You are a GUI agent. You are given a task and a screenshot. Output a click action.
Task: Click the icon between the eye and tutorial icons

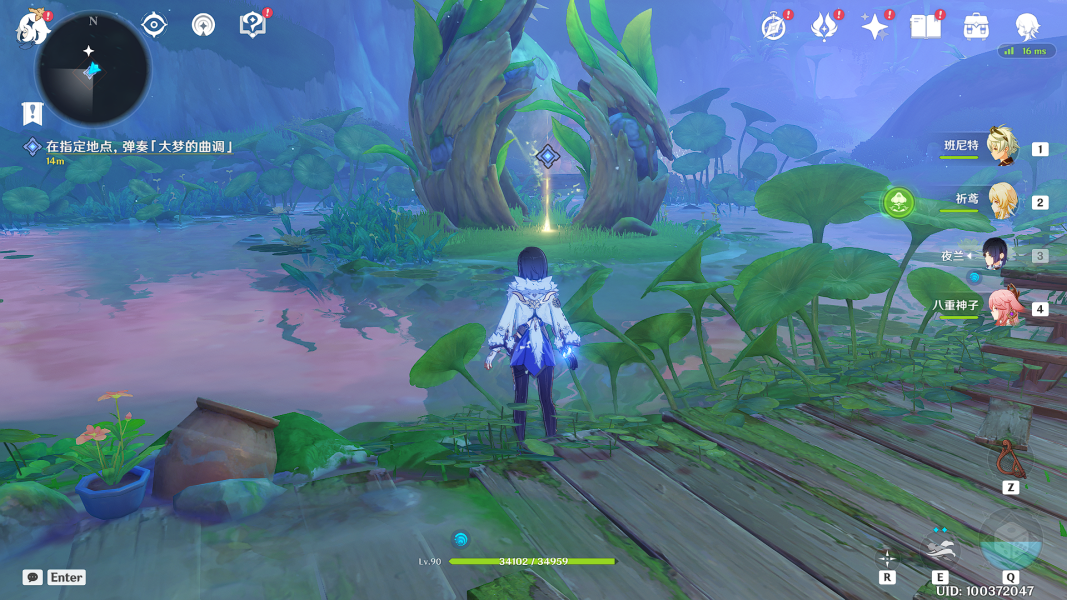coord(203,25)
